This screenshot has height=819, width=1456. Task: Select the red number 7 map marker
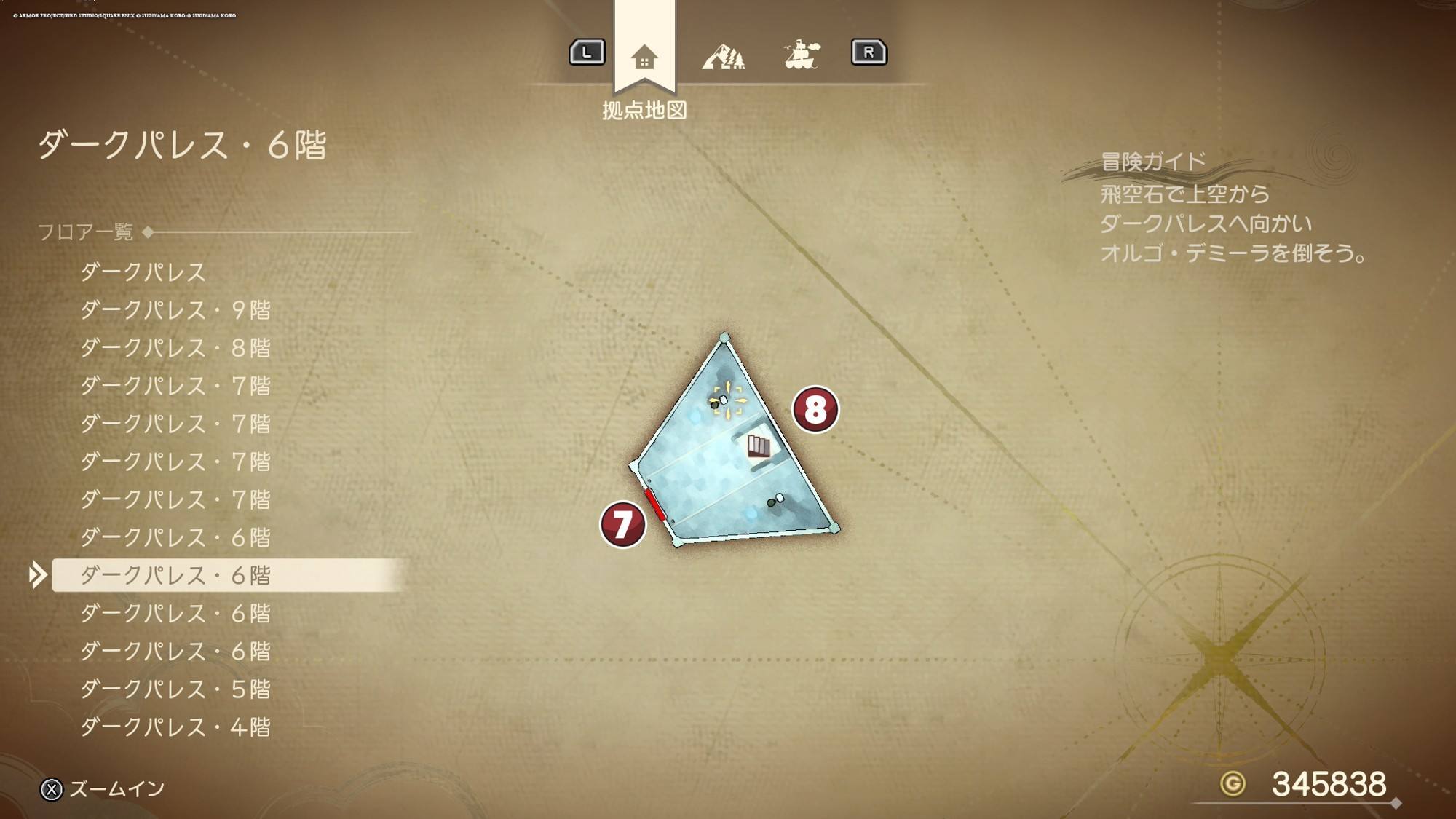coord(622,524)
